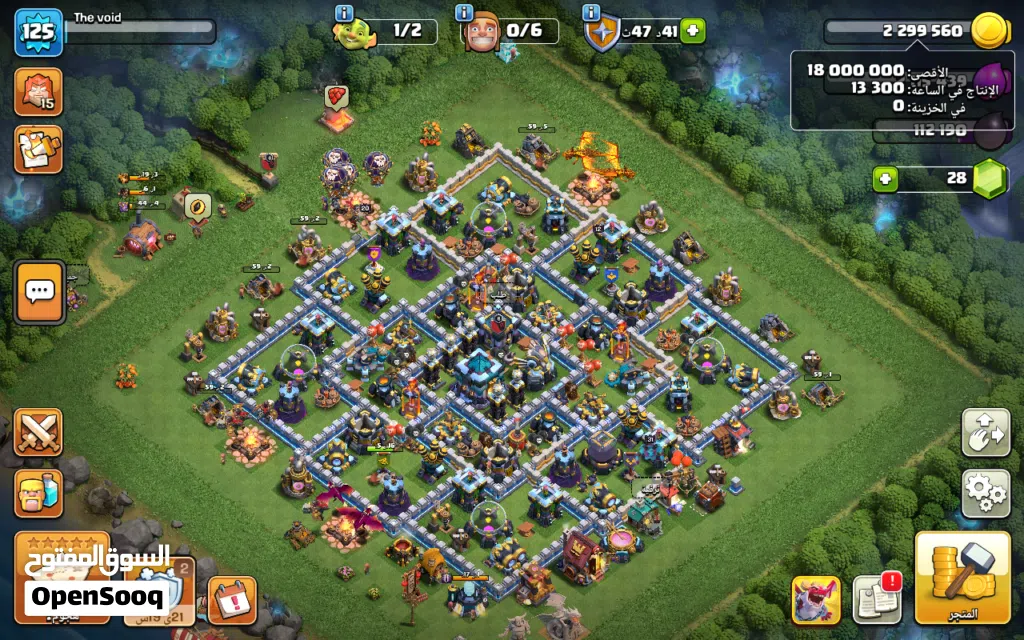Show info for the 0/6 builders

click(480, 32)
